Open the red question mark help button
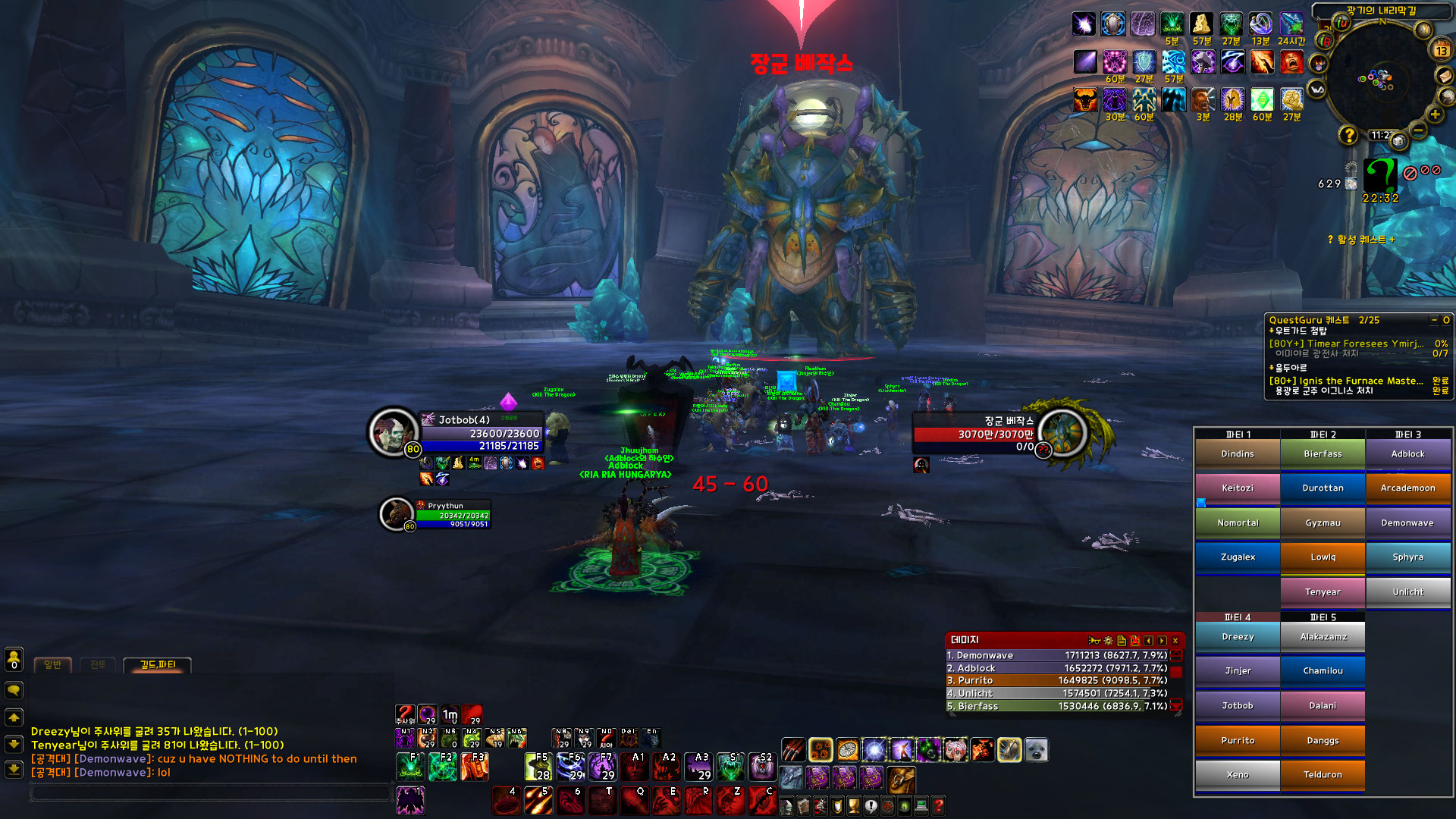This screenshot has height=819, width=1456. pyautogui.click(x=938, y=806)
